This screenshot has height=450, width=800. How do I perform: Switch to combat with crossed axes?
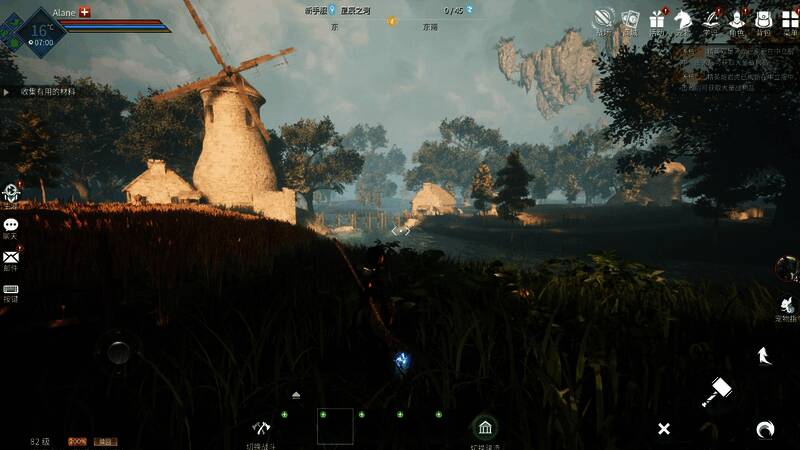click(x=262, y=428)
